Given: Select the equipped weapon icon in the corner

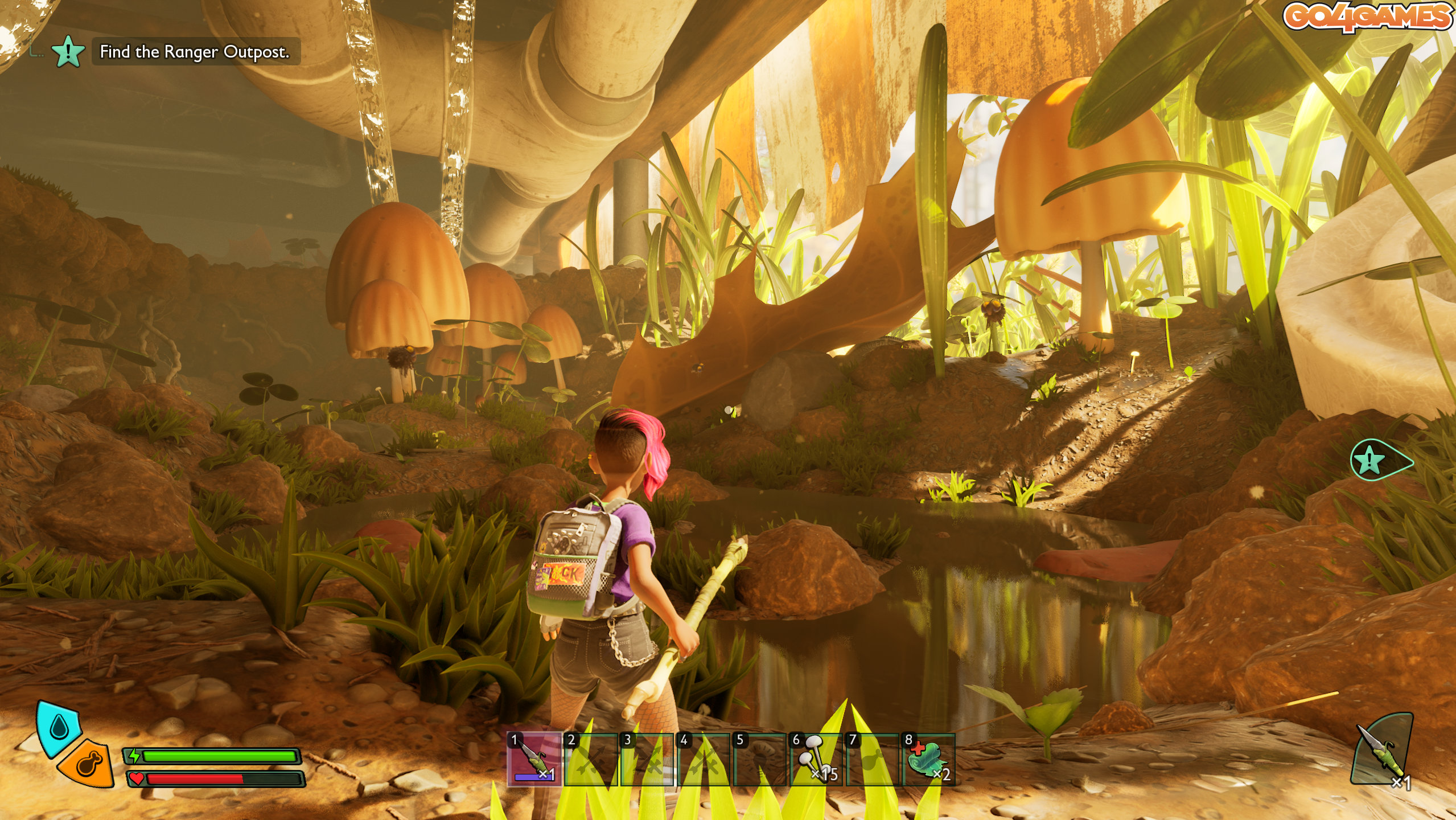Looking at the screenshot, I should click(1382, 751).
